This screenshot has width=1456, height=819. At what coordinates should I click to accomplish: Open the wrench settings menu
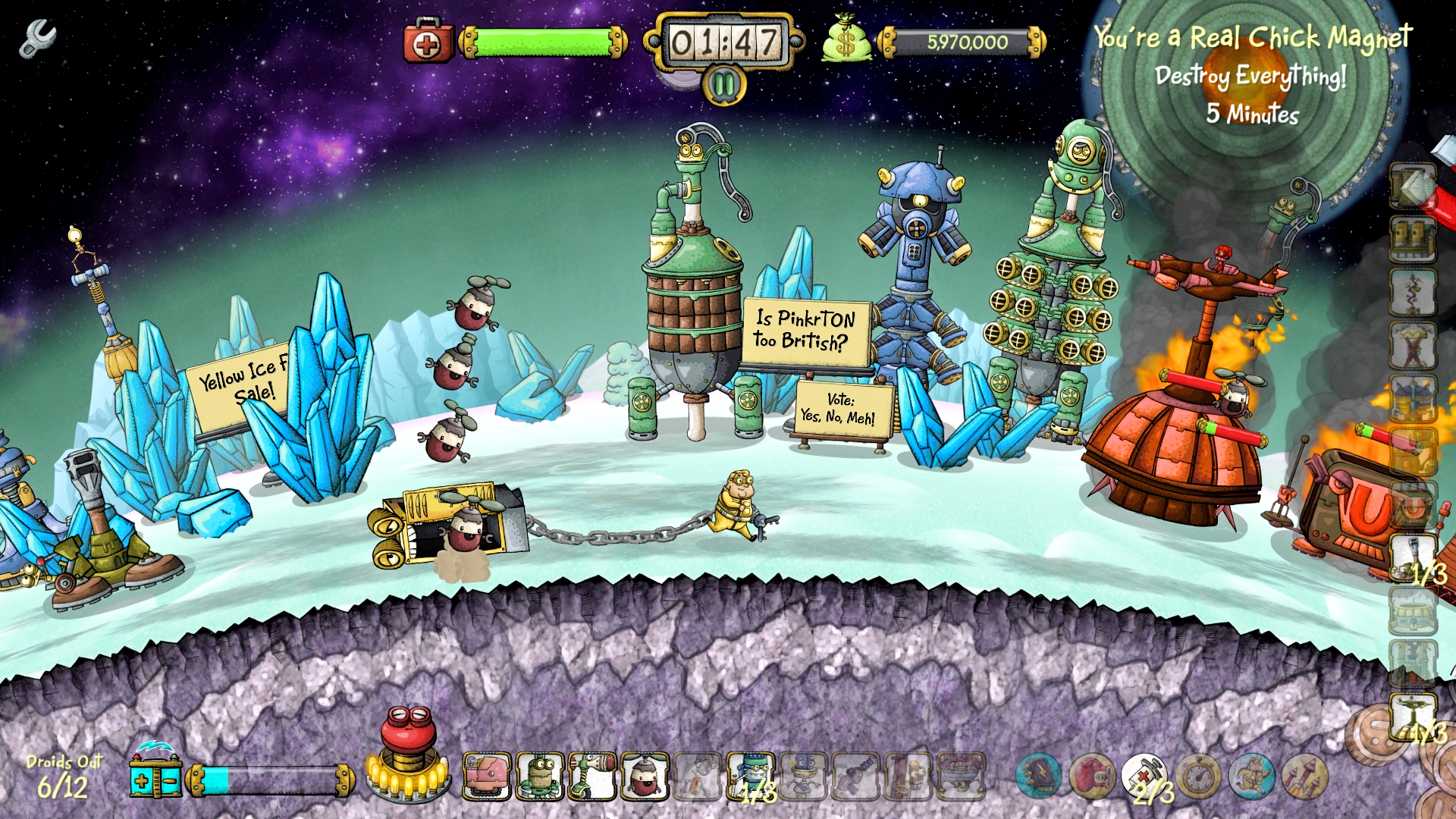(37, 39)
